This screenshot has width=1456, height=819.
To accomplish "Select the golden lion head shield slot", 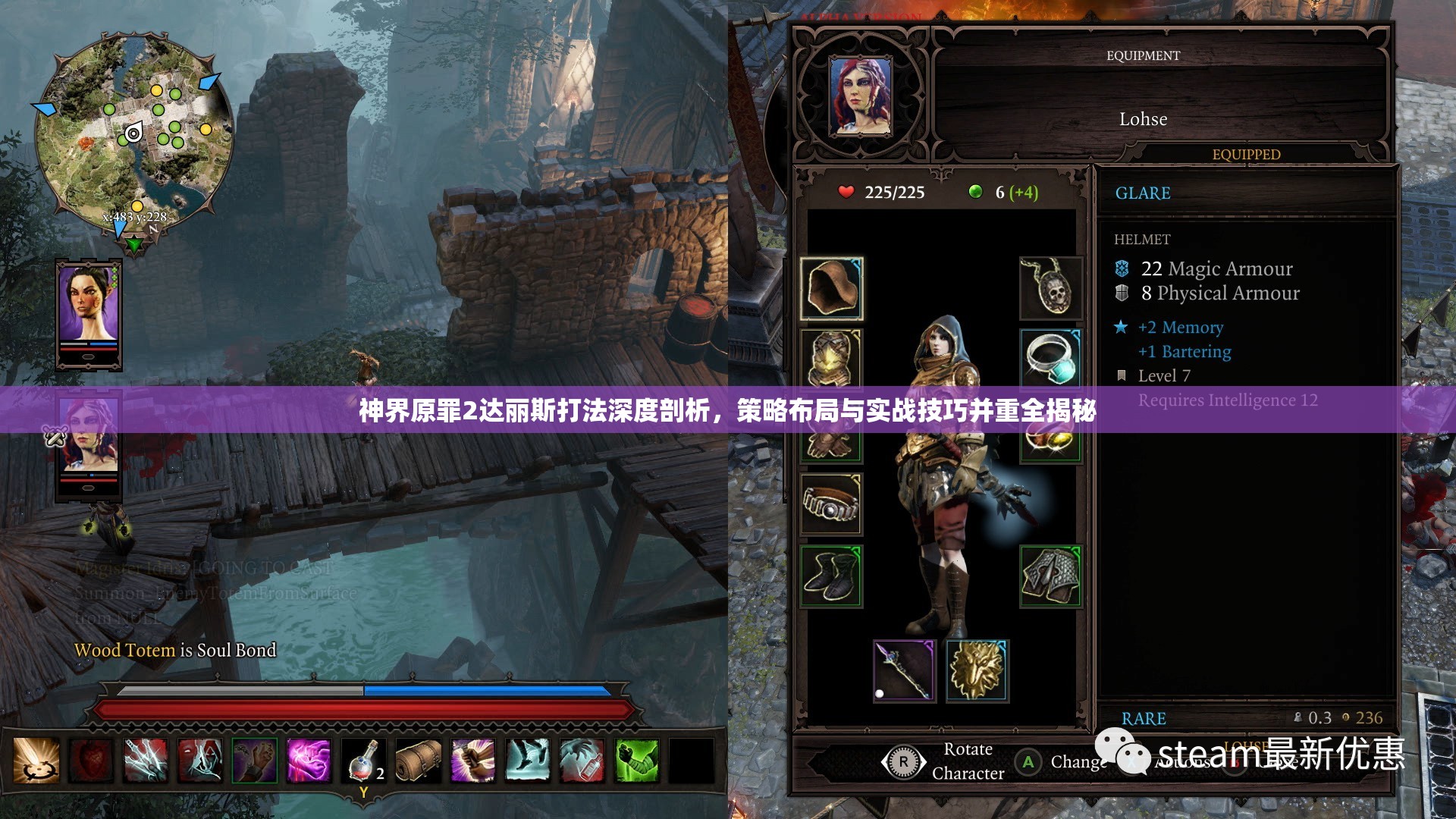I will [x=976, y=670].
